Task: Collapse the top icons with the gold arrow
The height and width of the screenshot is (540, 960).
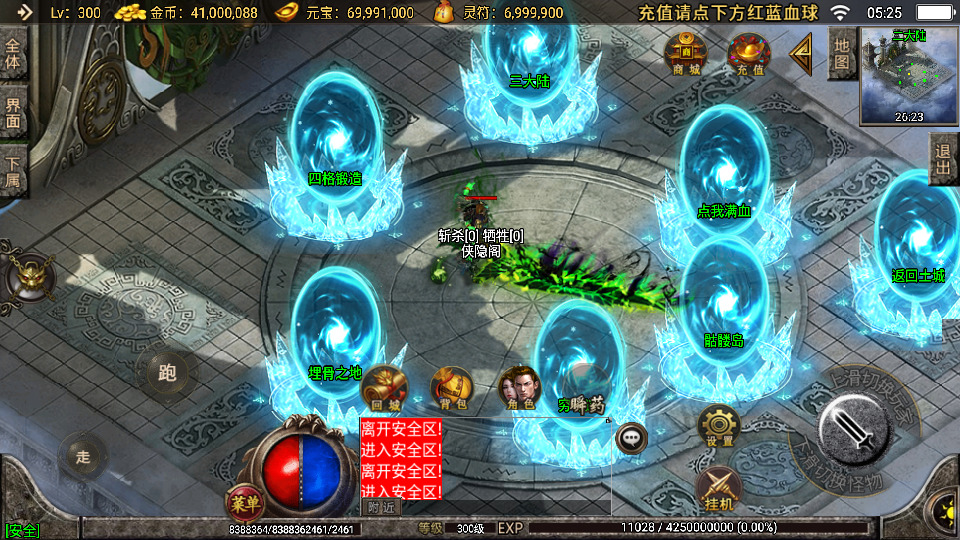Action: coord(801,54)
